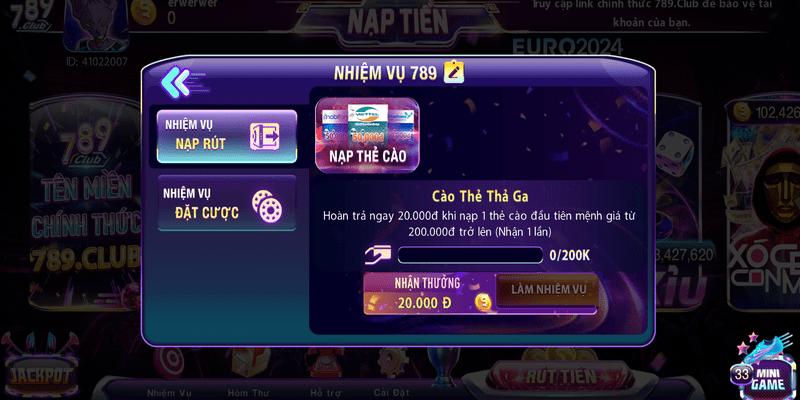Select the Nhiệm Vụ Nạp Rút tab
Image resolution: width=800 pixels, height=400 pixels.
229,137
